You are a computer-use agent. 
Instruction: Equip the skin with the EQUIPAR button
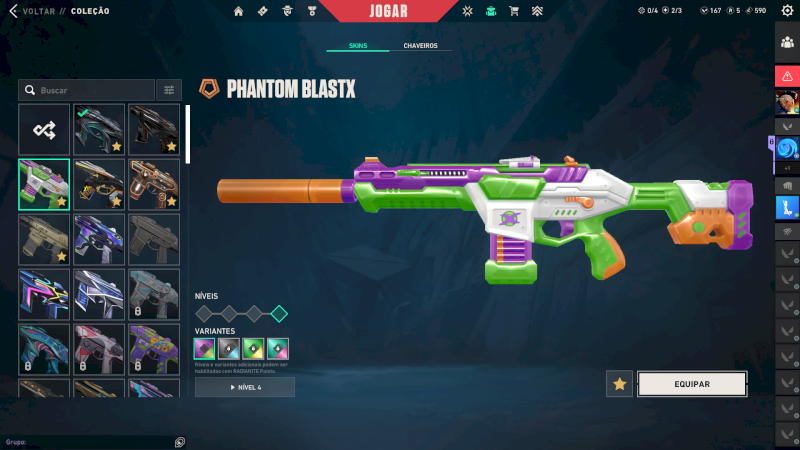692,384
